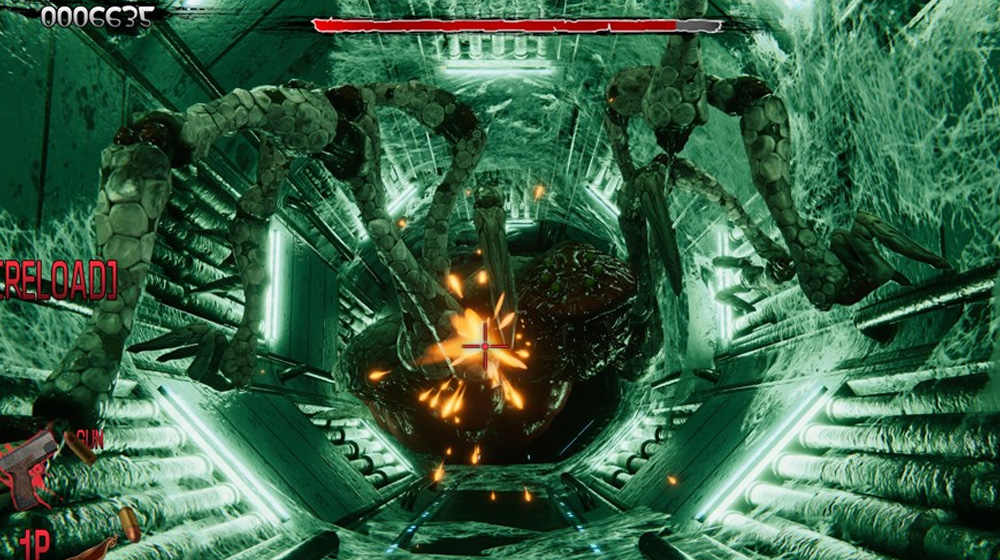The height and width of the screenshot is (560, 1000).
Task: Click the red RELOAD indicator
Action: [57, 281]
